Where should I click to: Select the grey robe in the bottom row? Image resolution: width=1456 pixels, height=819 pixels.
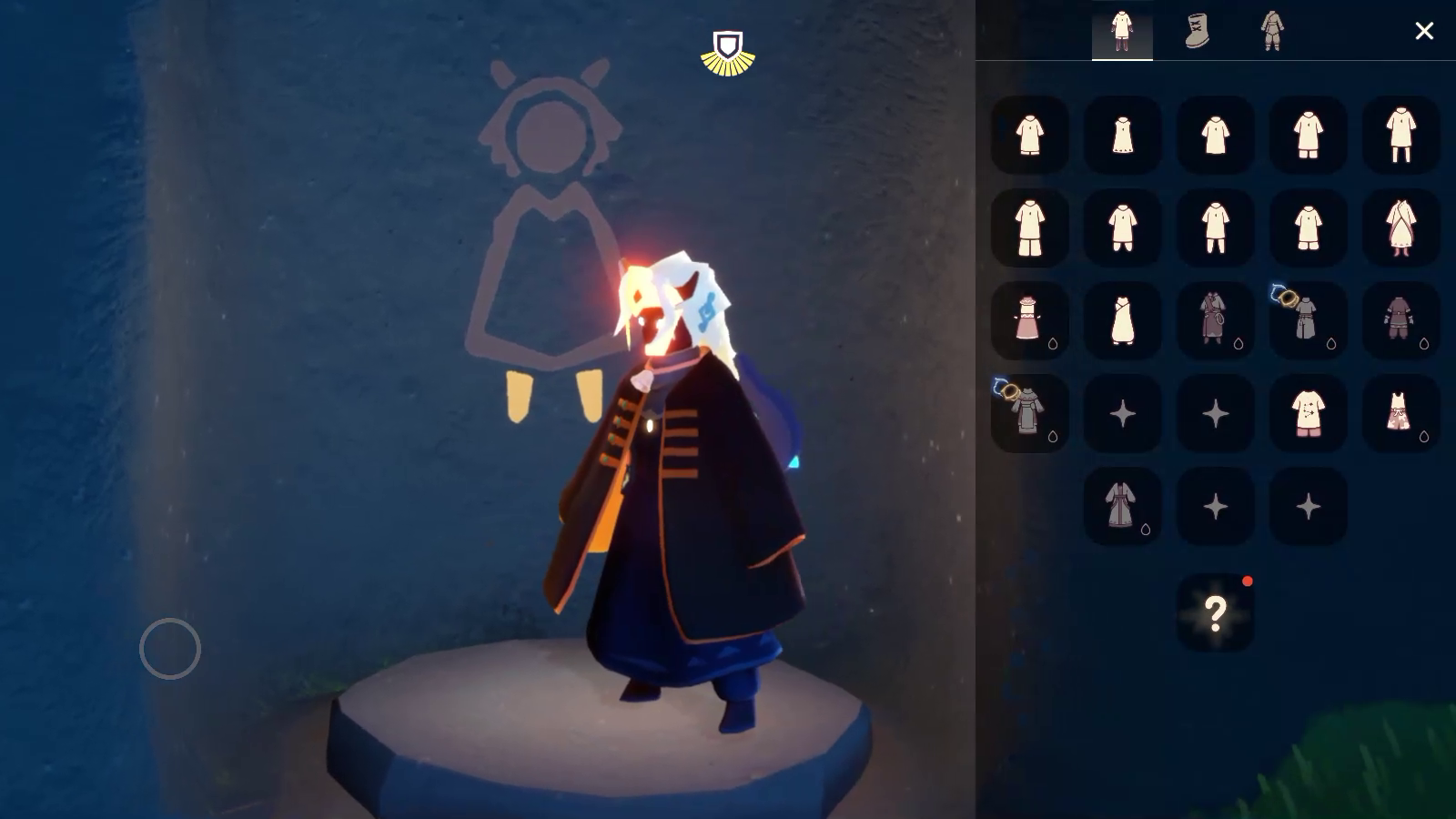click(1122, 506)
